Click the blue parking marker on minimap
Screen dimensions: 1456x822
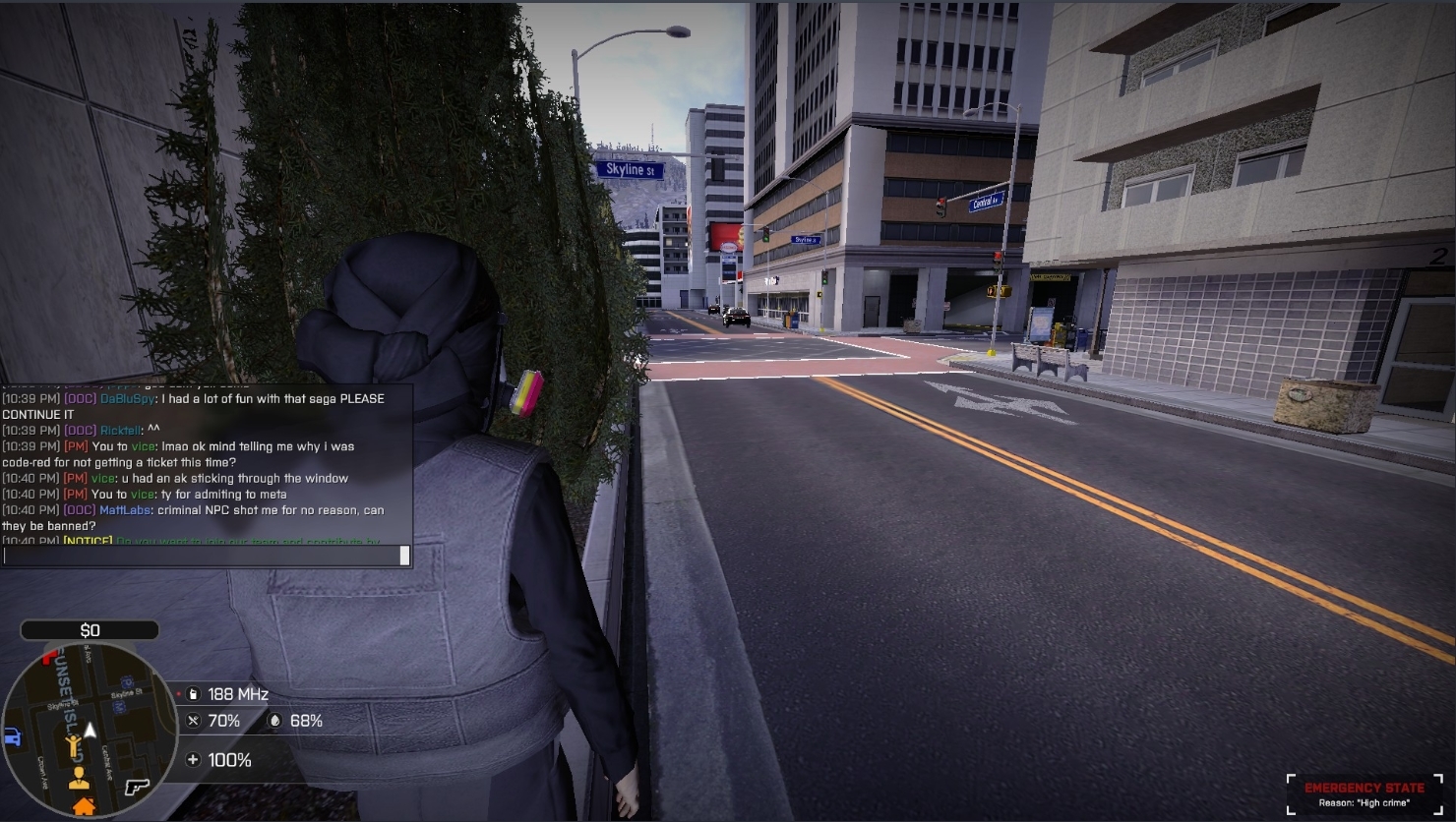coord(126,682)
